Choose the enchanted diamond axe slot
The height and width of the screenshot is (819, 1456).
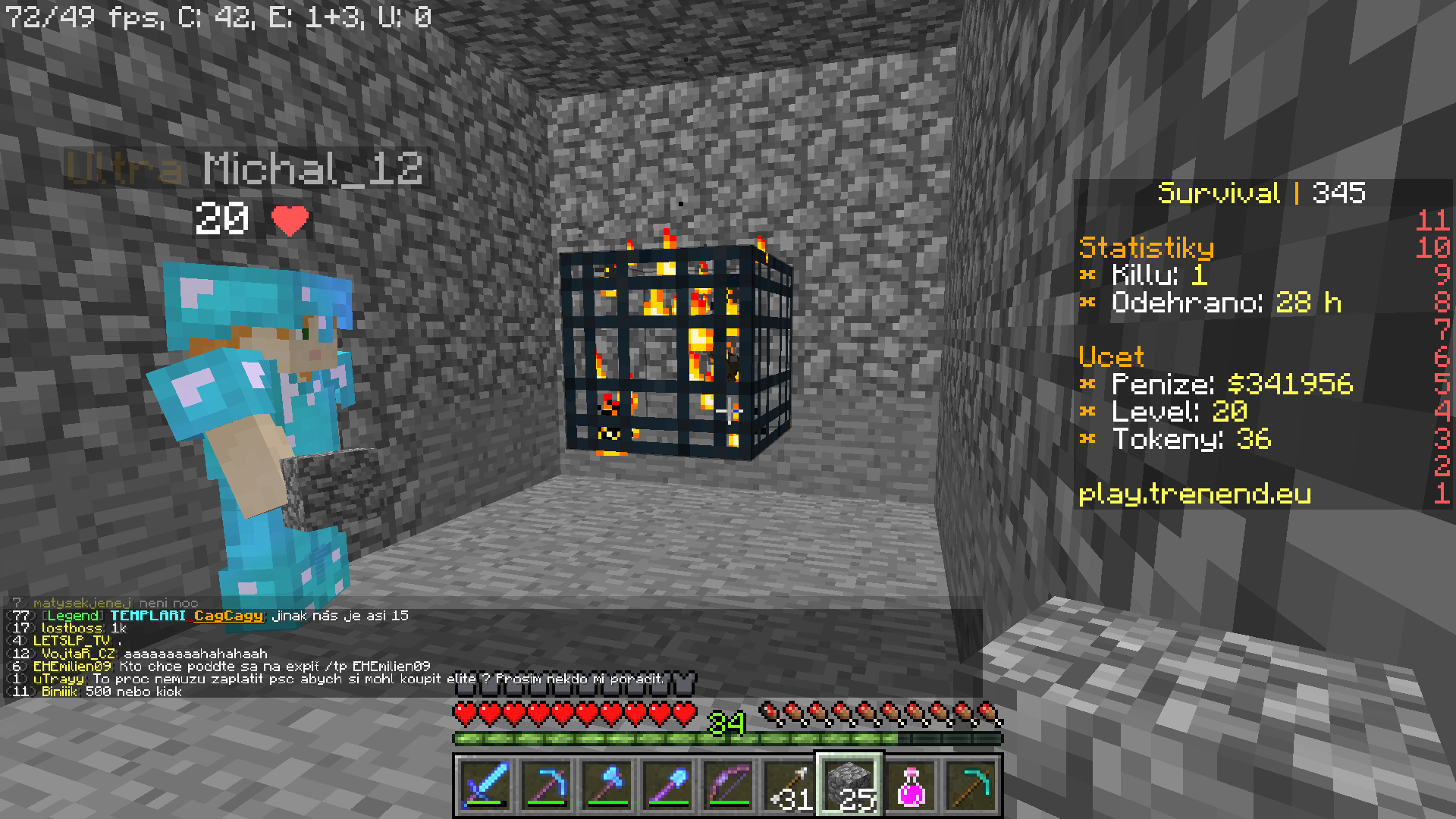tap(607, 785)
